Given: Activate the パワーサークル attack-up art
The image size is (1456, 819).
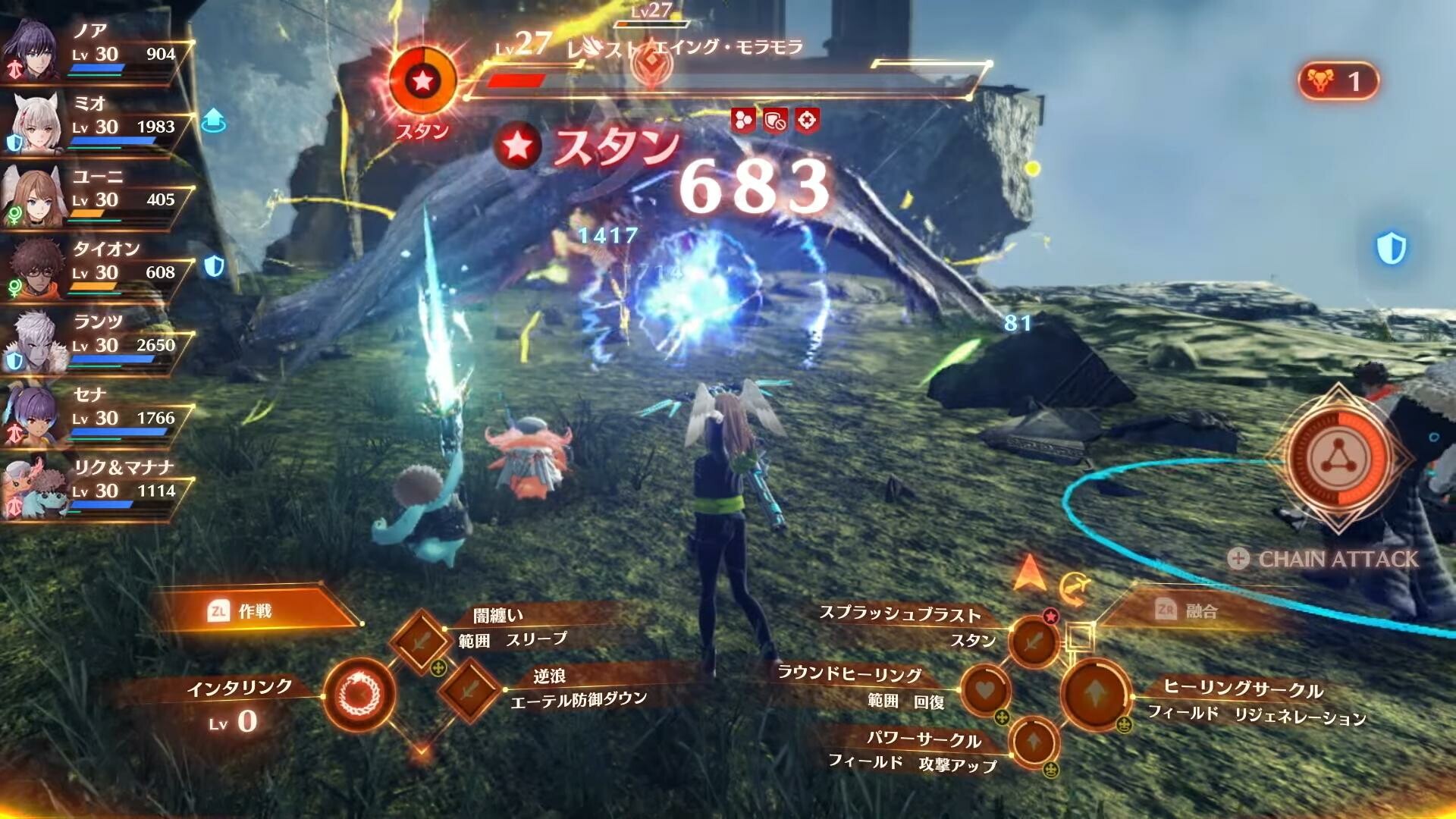Looking at the screenshot, I should pos(1034,741).
